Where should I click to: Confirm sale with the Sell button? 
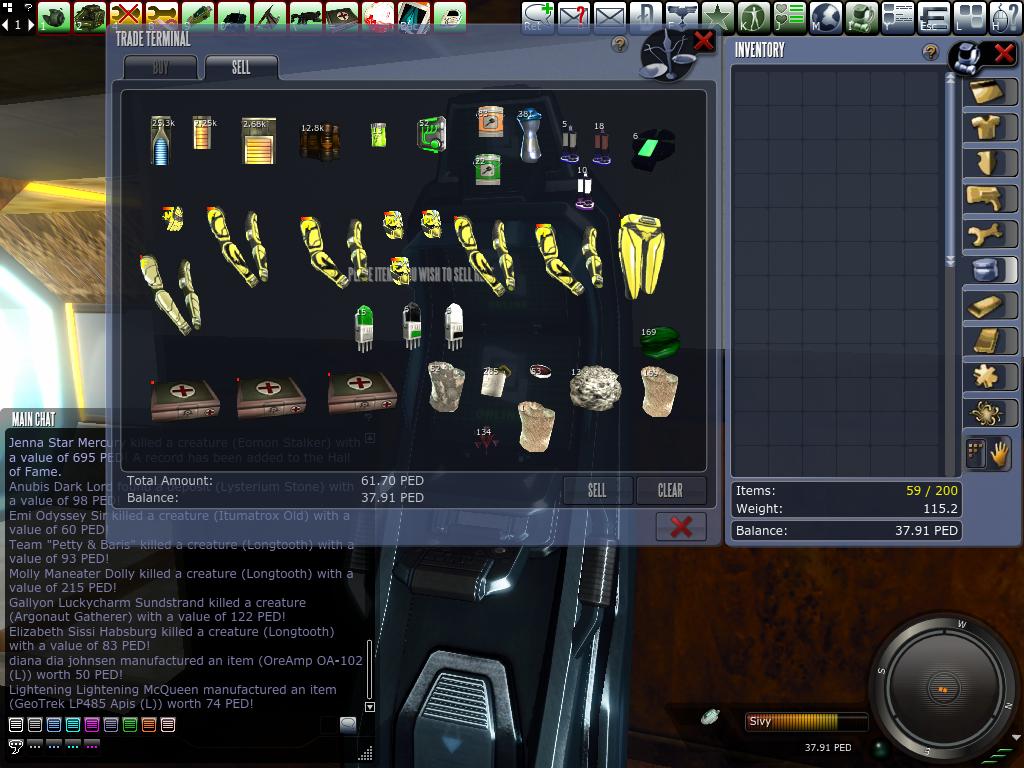pos(597,490)
